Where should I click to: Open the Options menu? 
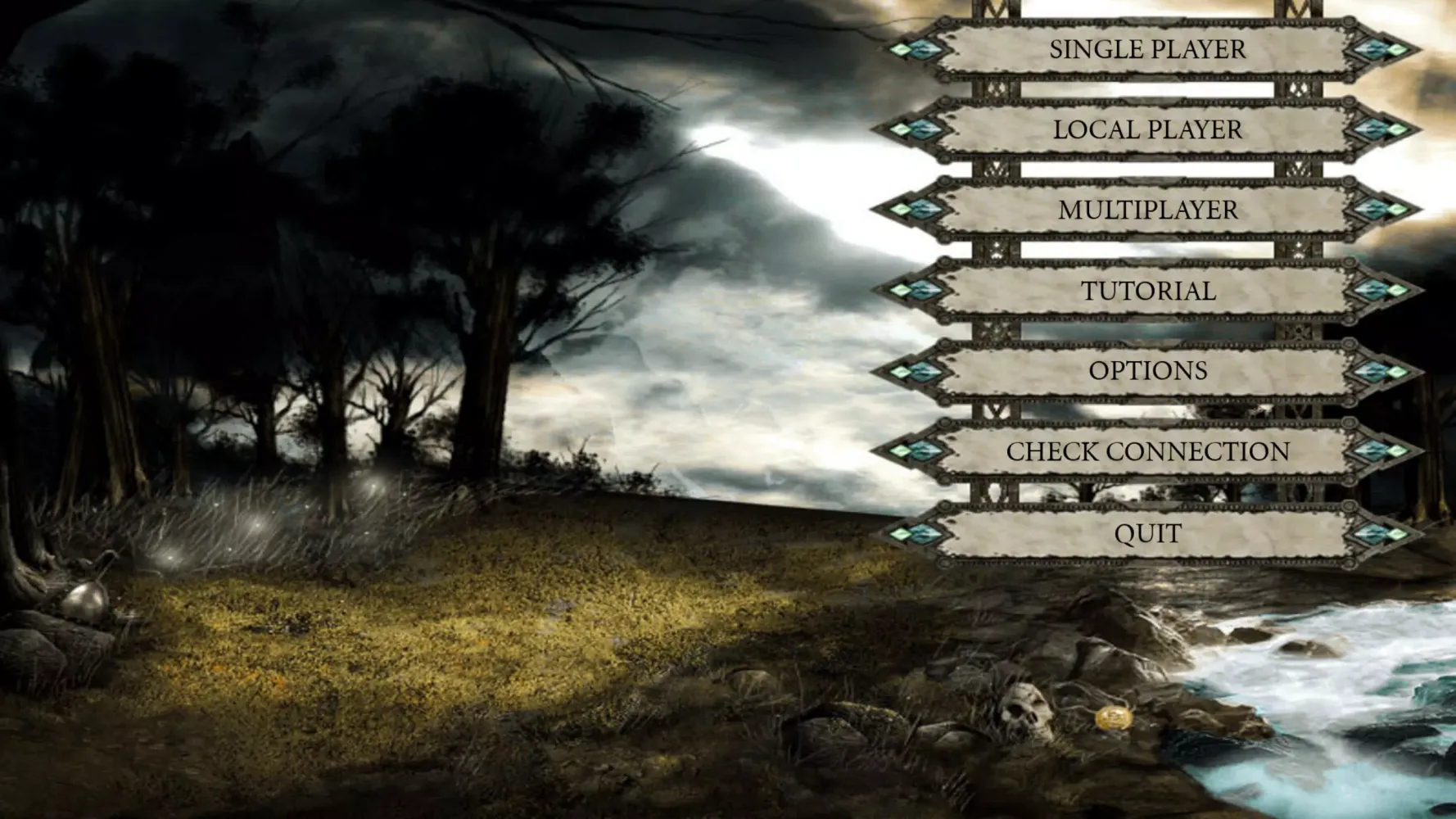click(1147, 370)
